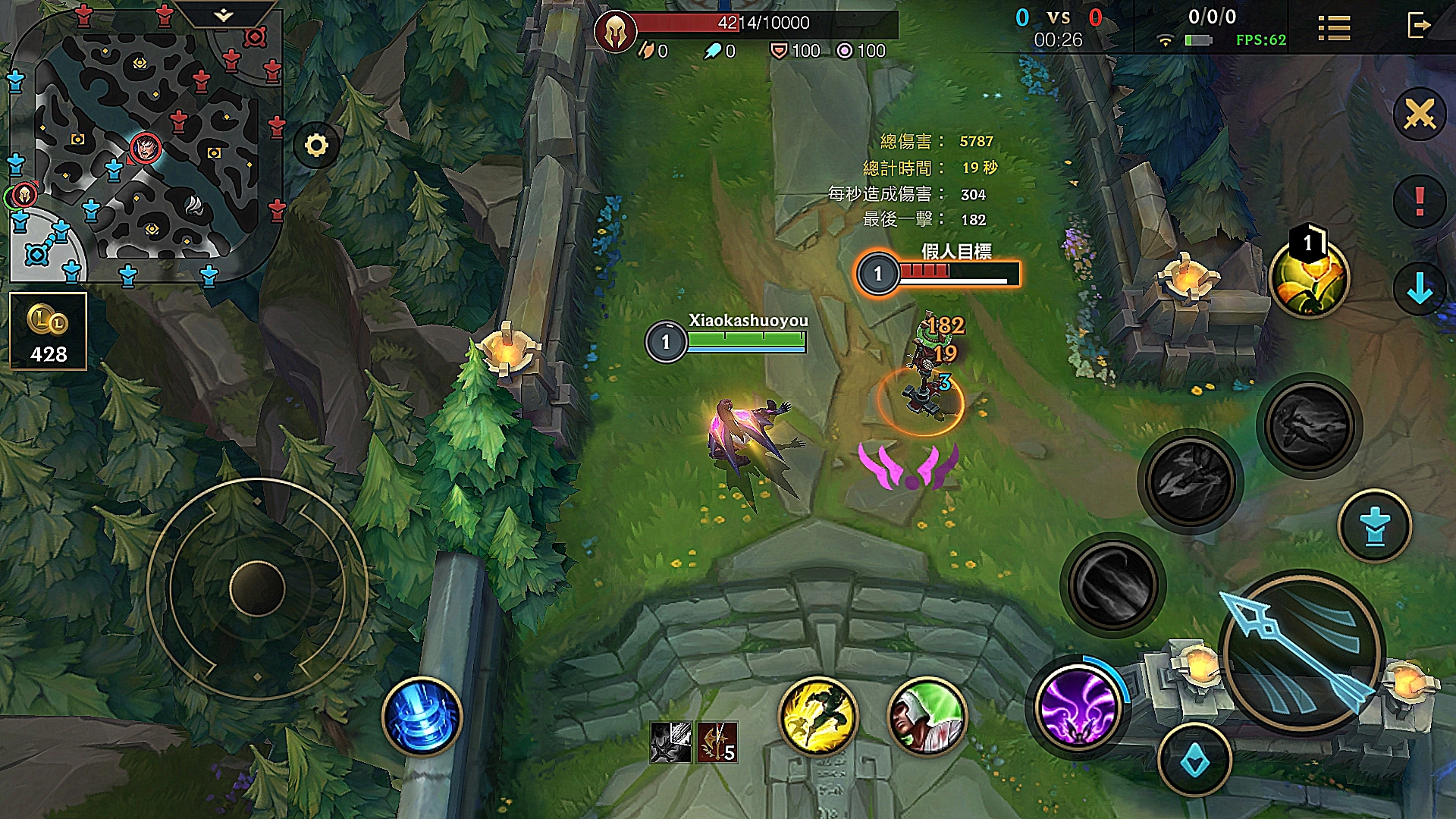Use the blue barrier summoner spell
This screenshot has height=819, width=1456.
[422, 717]
